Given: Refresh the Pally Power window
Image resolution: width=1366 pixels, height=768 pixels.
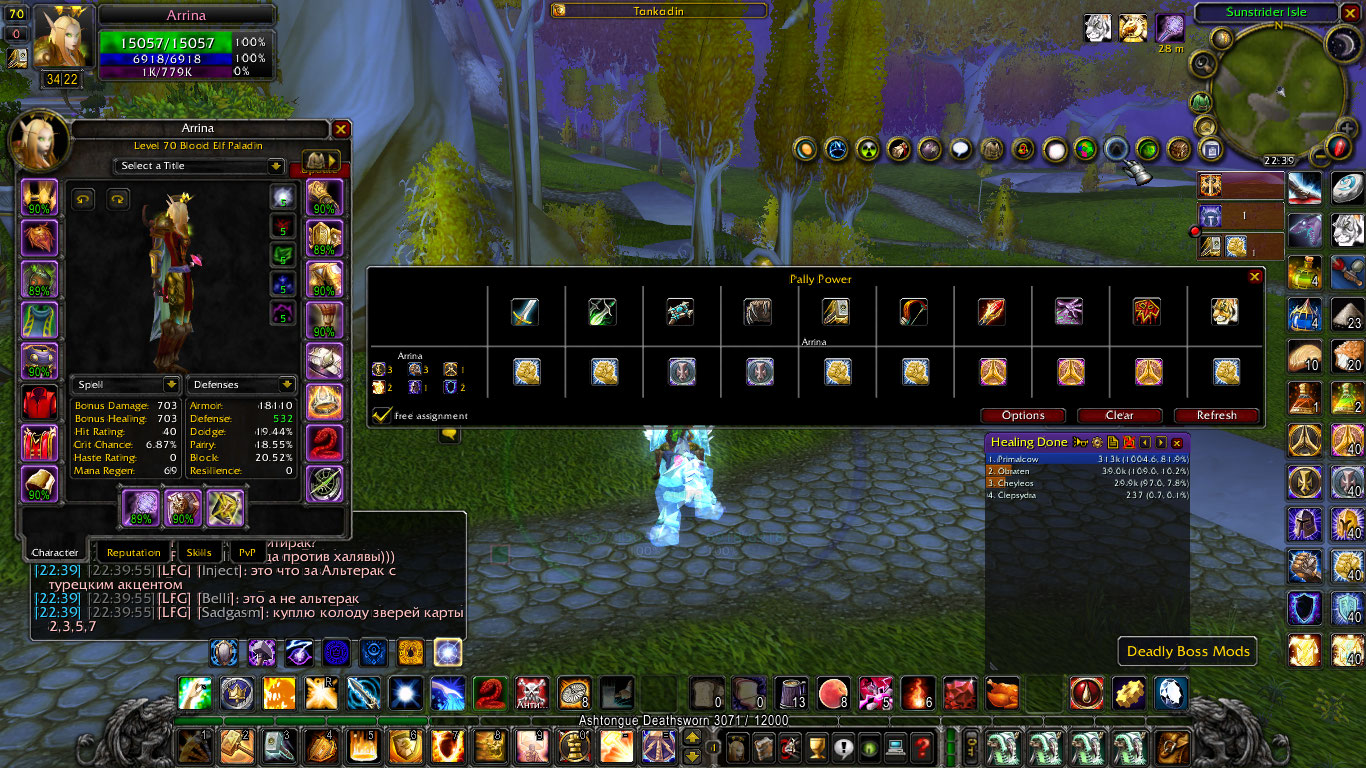Looking at the screenshot, I should pyautogui.click(x=1216, y=415).
